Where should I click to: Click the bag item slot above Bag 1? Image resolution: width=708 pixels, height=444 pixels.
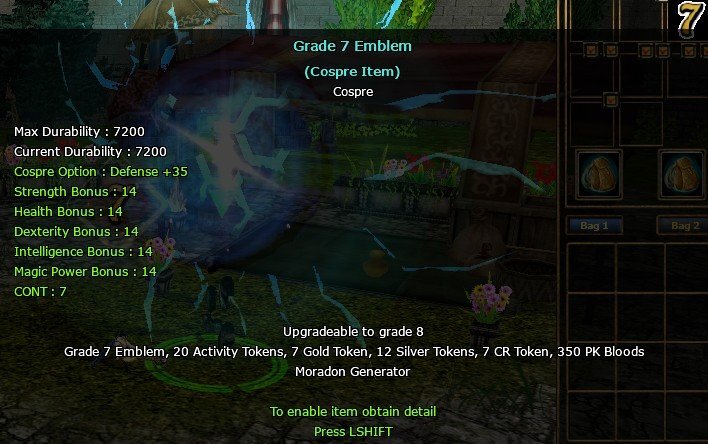pos(600,175)
